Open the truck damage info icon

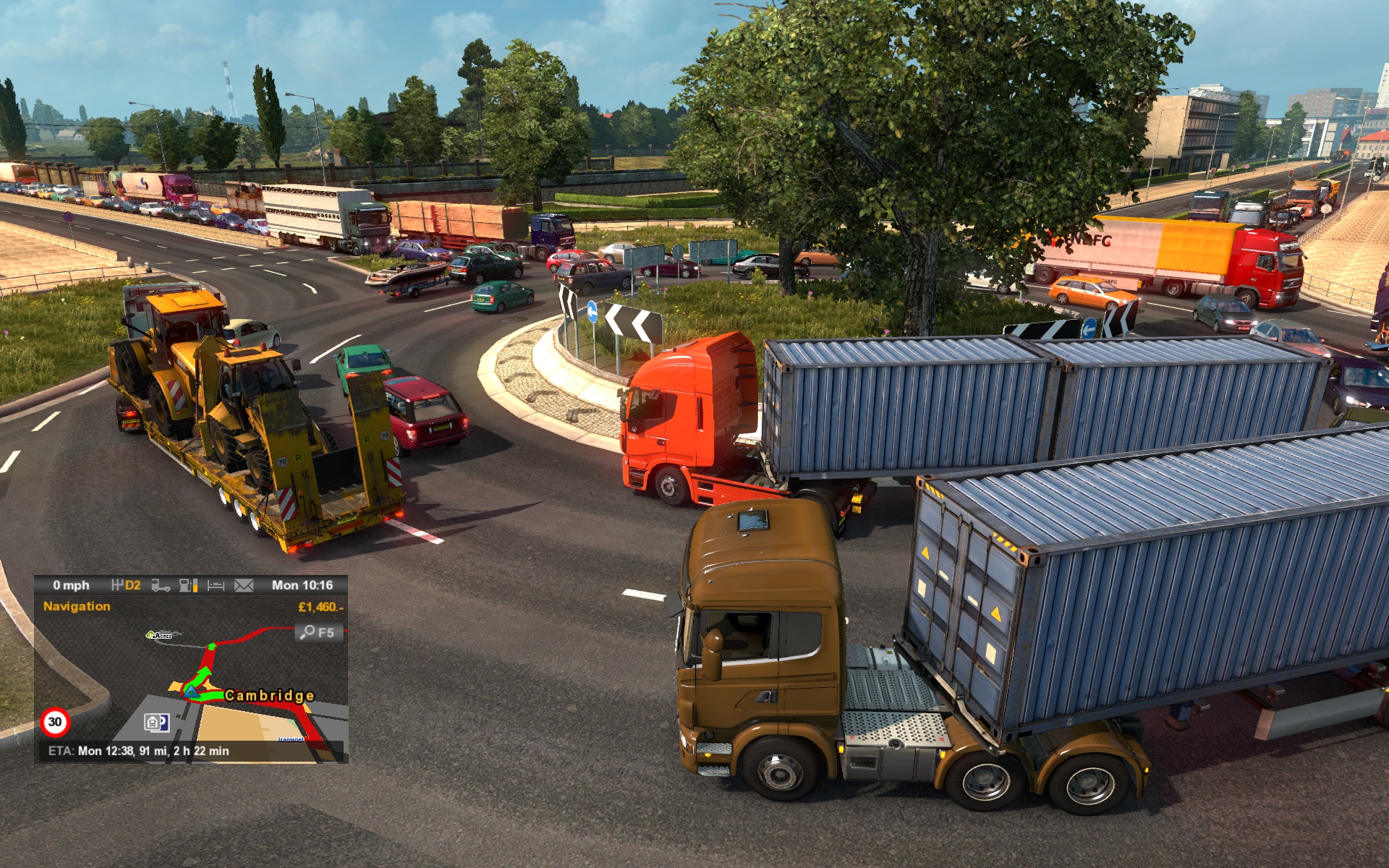161,585
